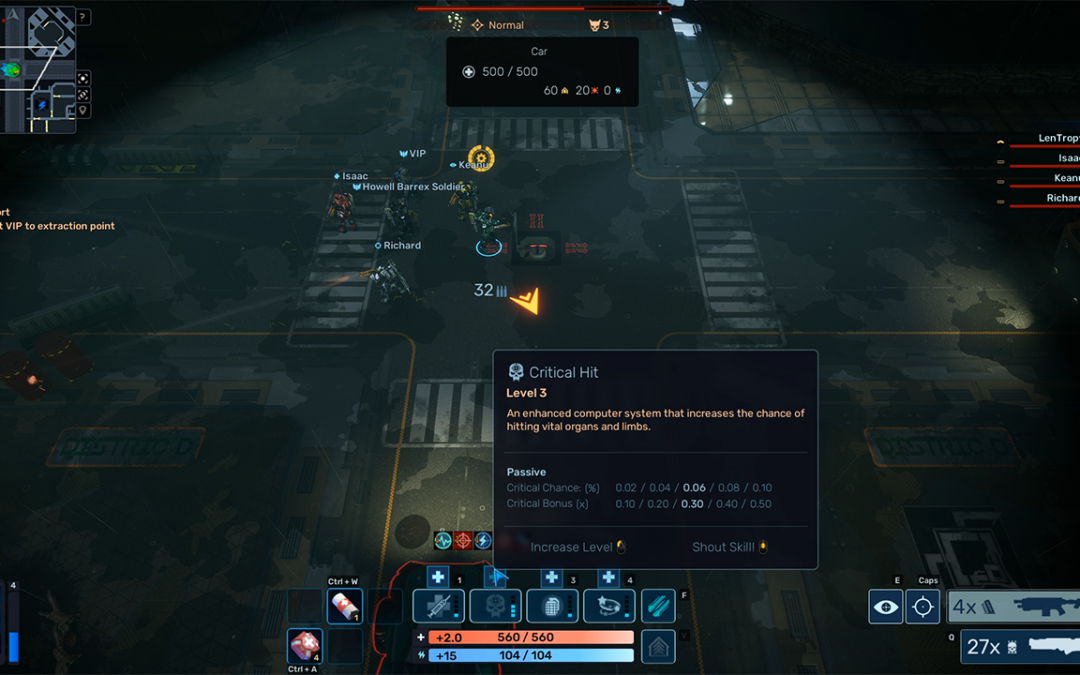Screen dimensions: 1080x675
Task: Level up the syringe skill plus button
Action: pos(437,578)
